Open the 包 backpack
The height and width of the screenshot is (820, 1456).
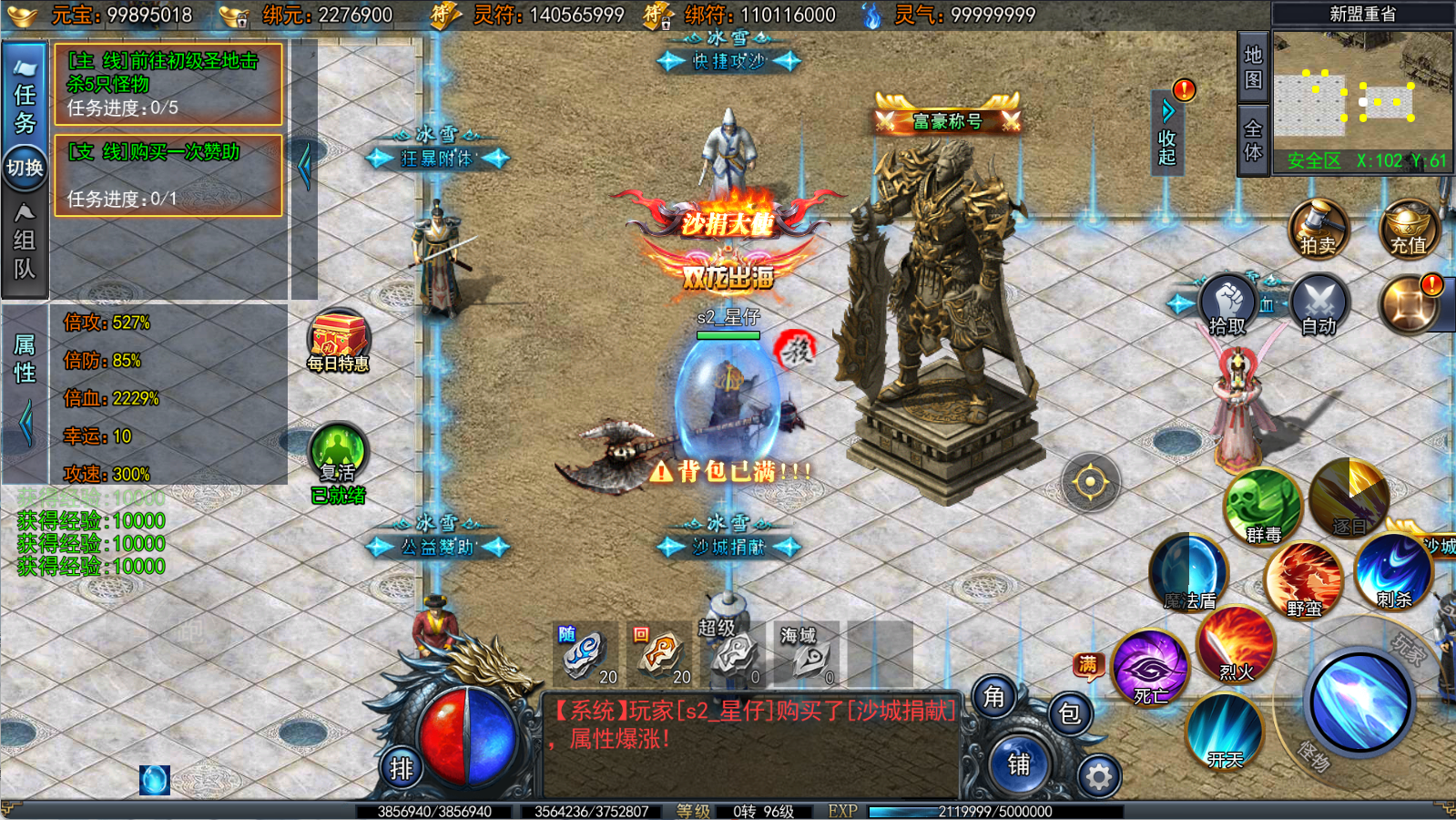(x=1070, y=713)
